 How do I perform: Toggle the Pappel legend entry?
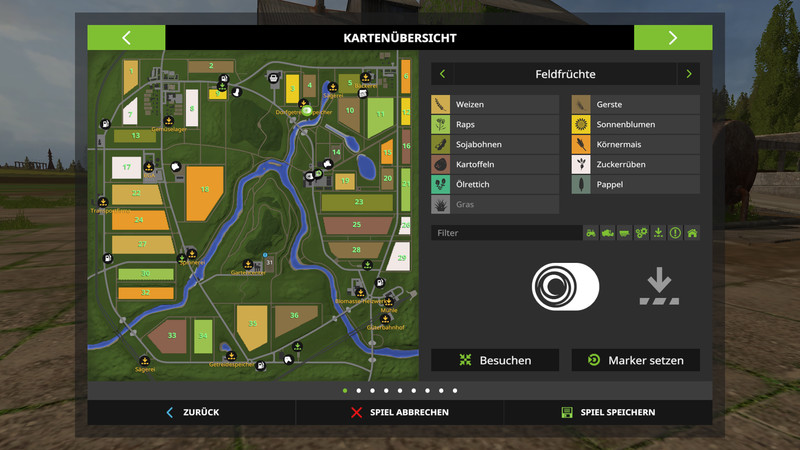[635, 184]
